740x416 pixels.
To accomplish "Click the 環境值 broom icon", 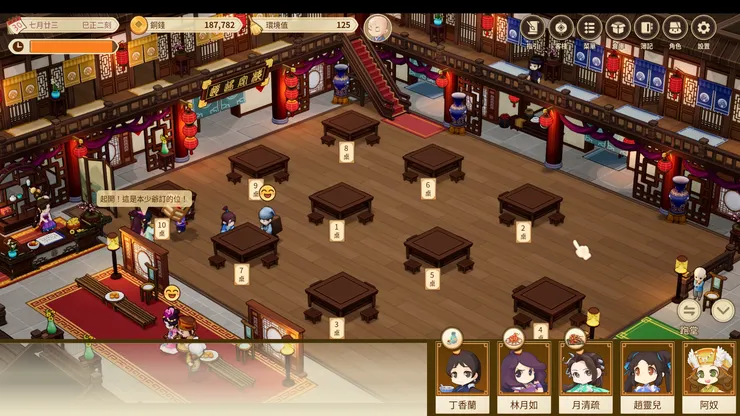I will click(x=255, y=24).
